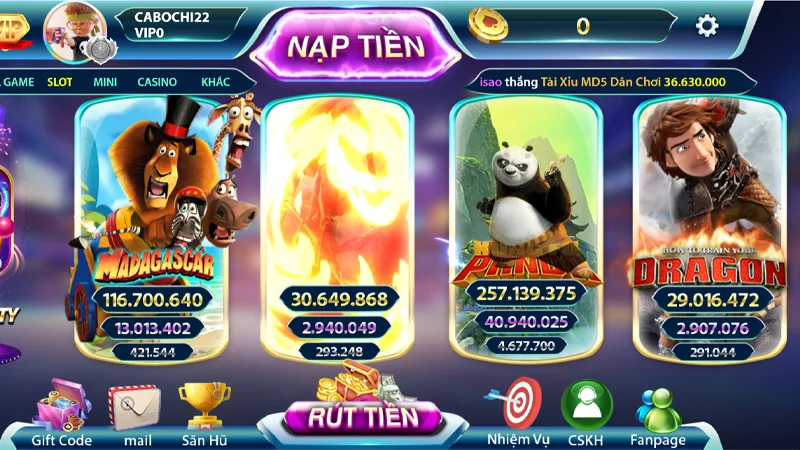Switch to the MINI tab
This screenshot has height=450, width=800.
[106, 82]
